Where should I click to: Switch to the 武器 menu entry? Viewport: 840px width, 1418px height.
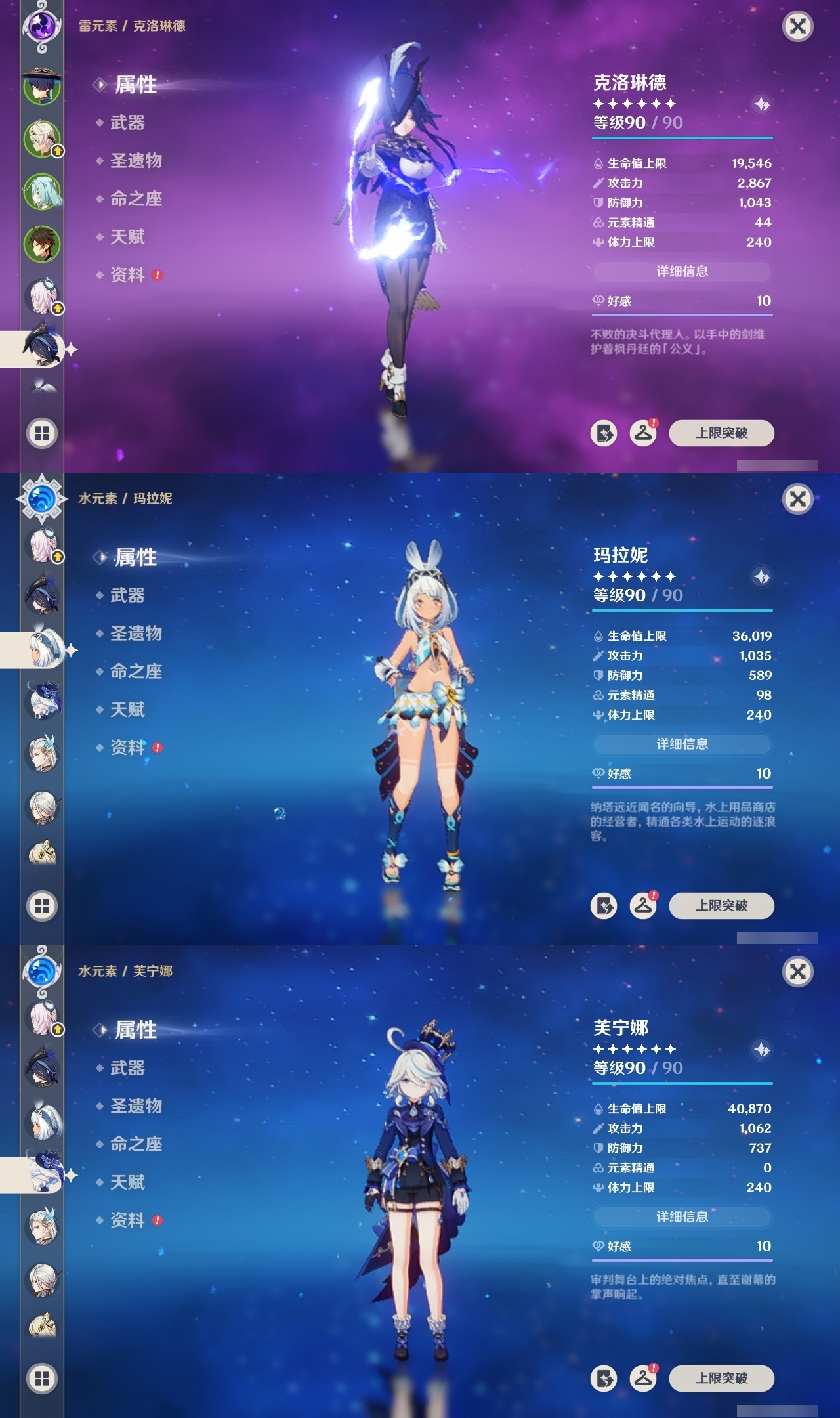coord(129,123)
